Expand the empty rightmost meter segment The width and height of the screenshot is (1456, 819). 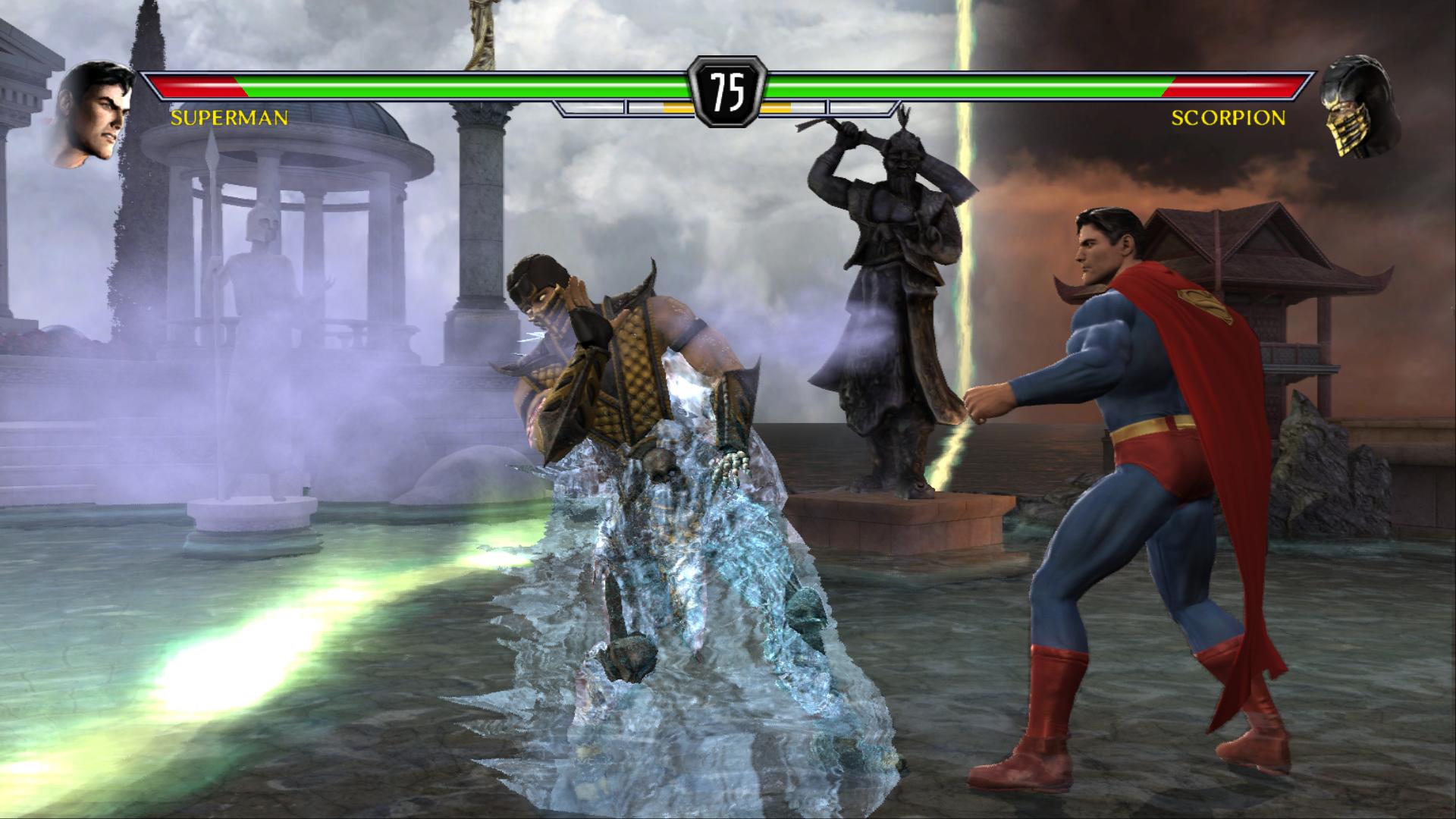(x=861, y=108)
